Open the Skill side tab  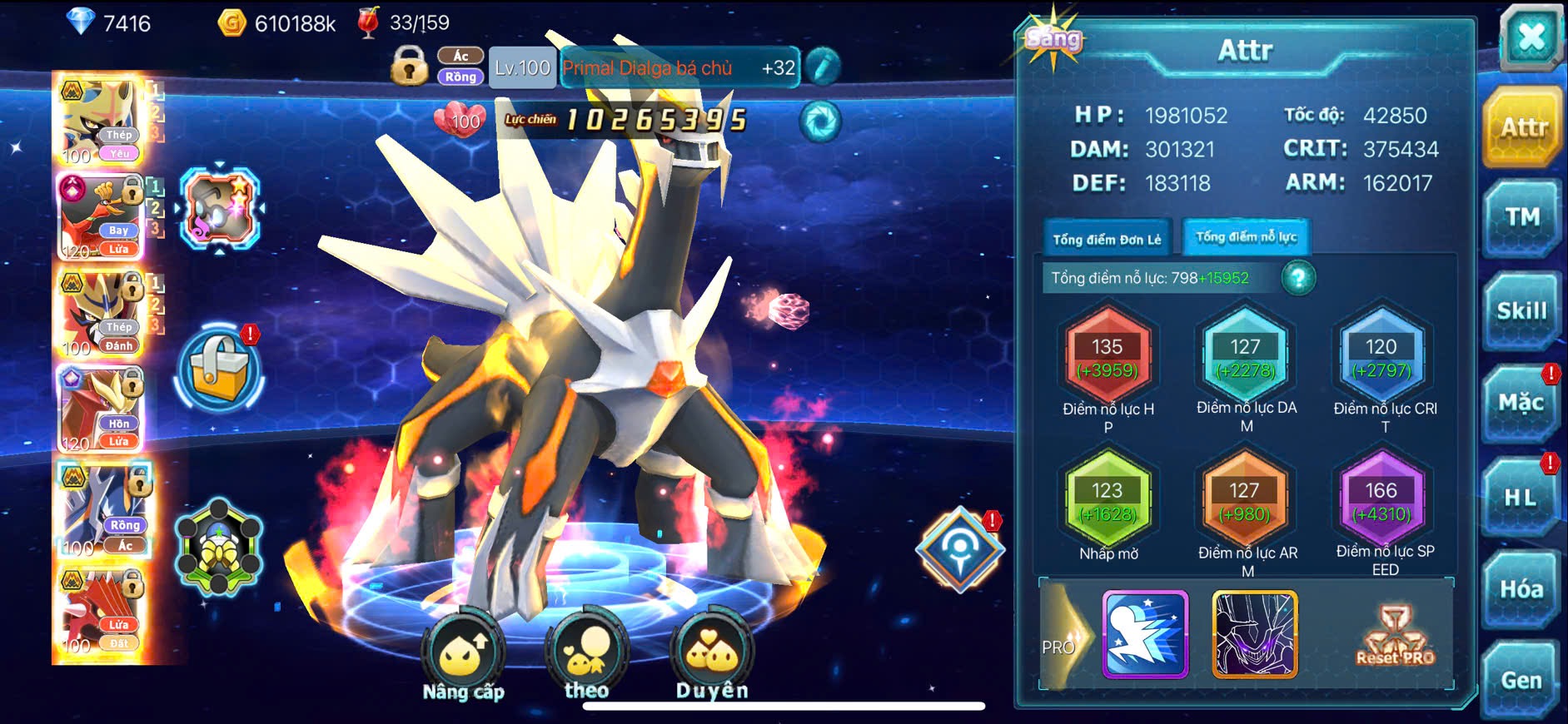tap(1521, 311)
